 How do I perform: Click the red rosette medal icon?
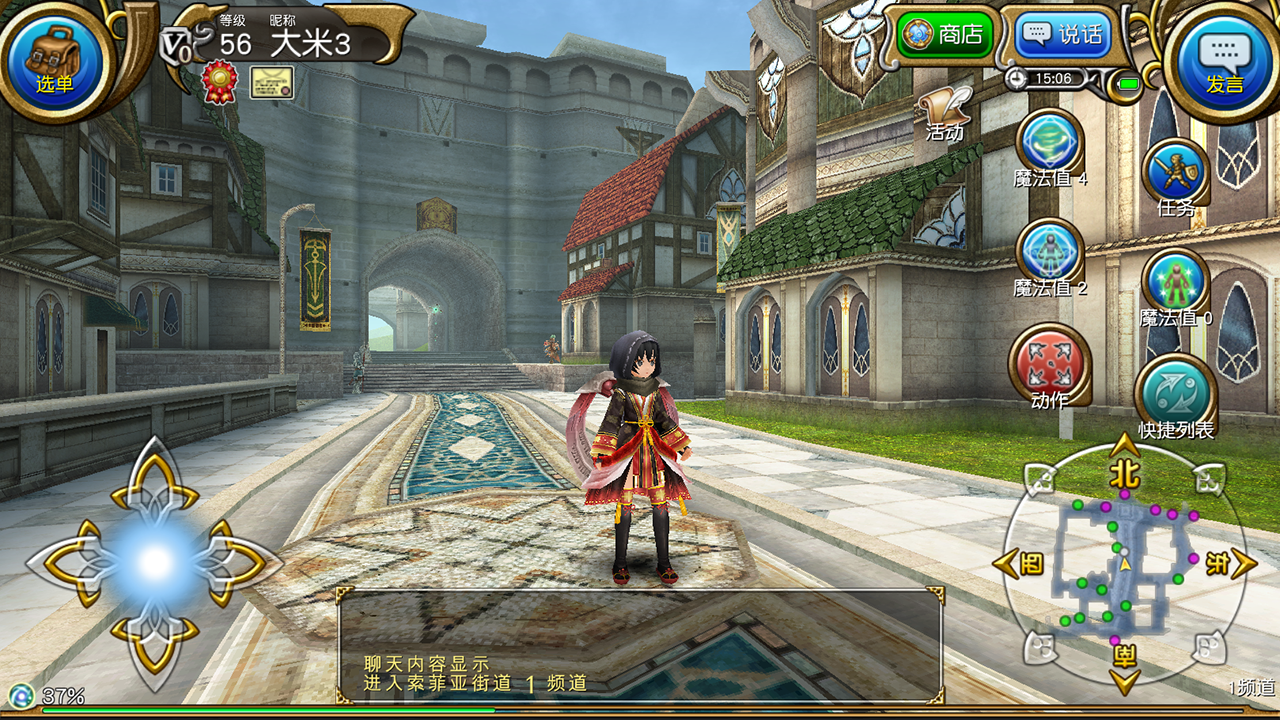coord(219,82)
